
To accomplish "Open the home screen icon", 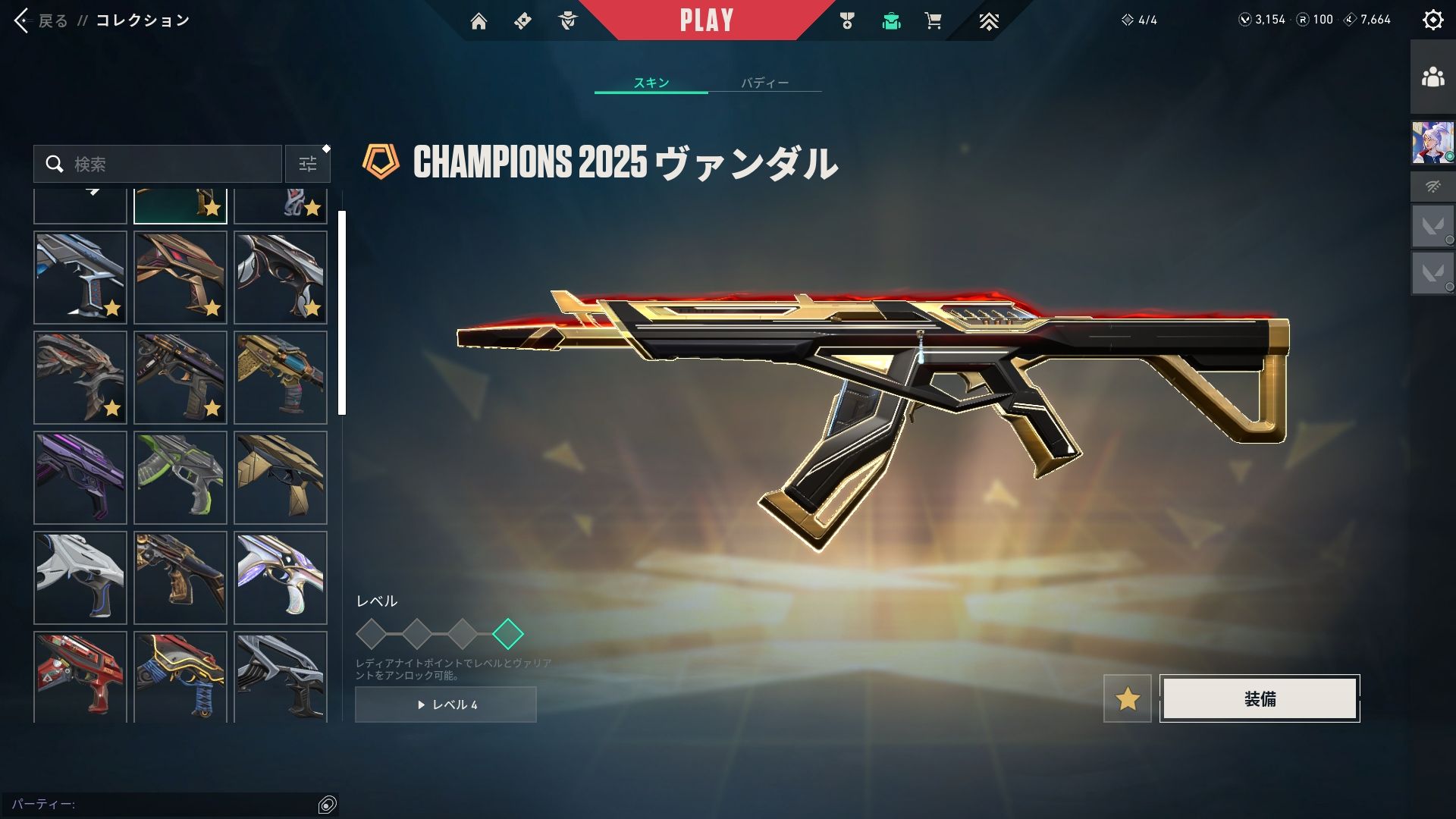I will pos(479,21).
